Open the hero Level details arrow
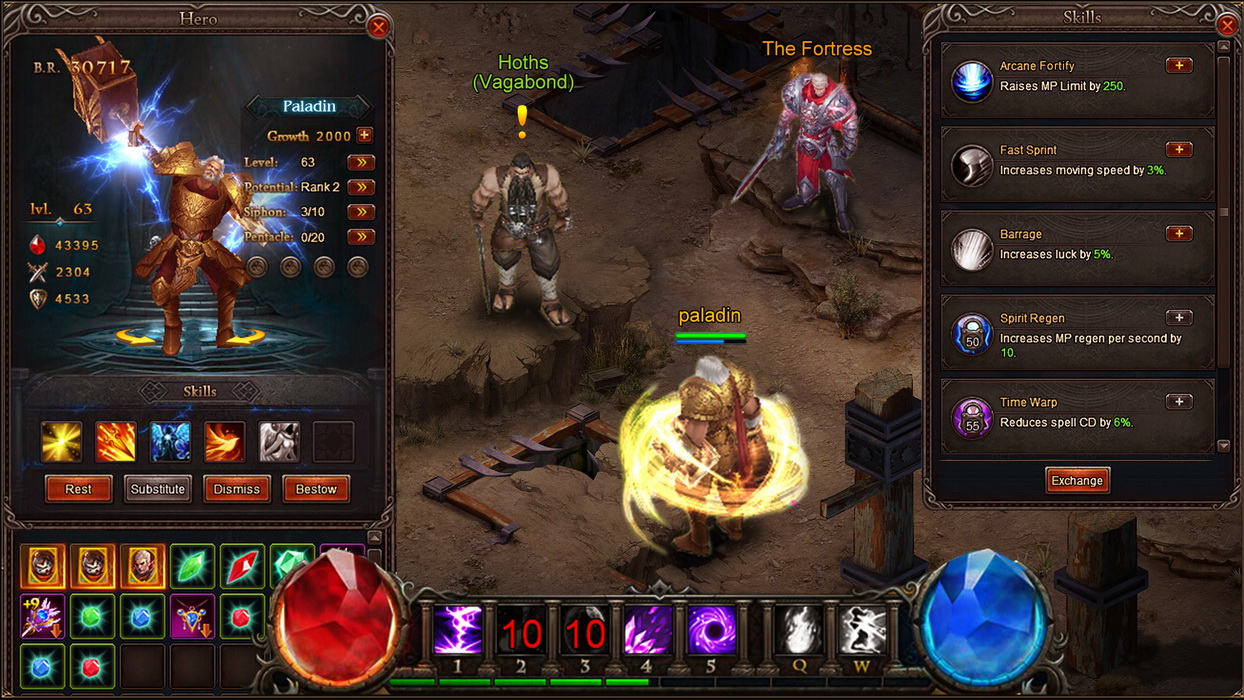 coord(360,162)
